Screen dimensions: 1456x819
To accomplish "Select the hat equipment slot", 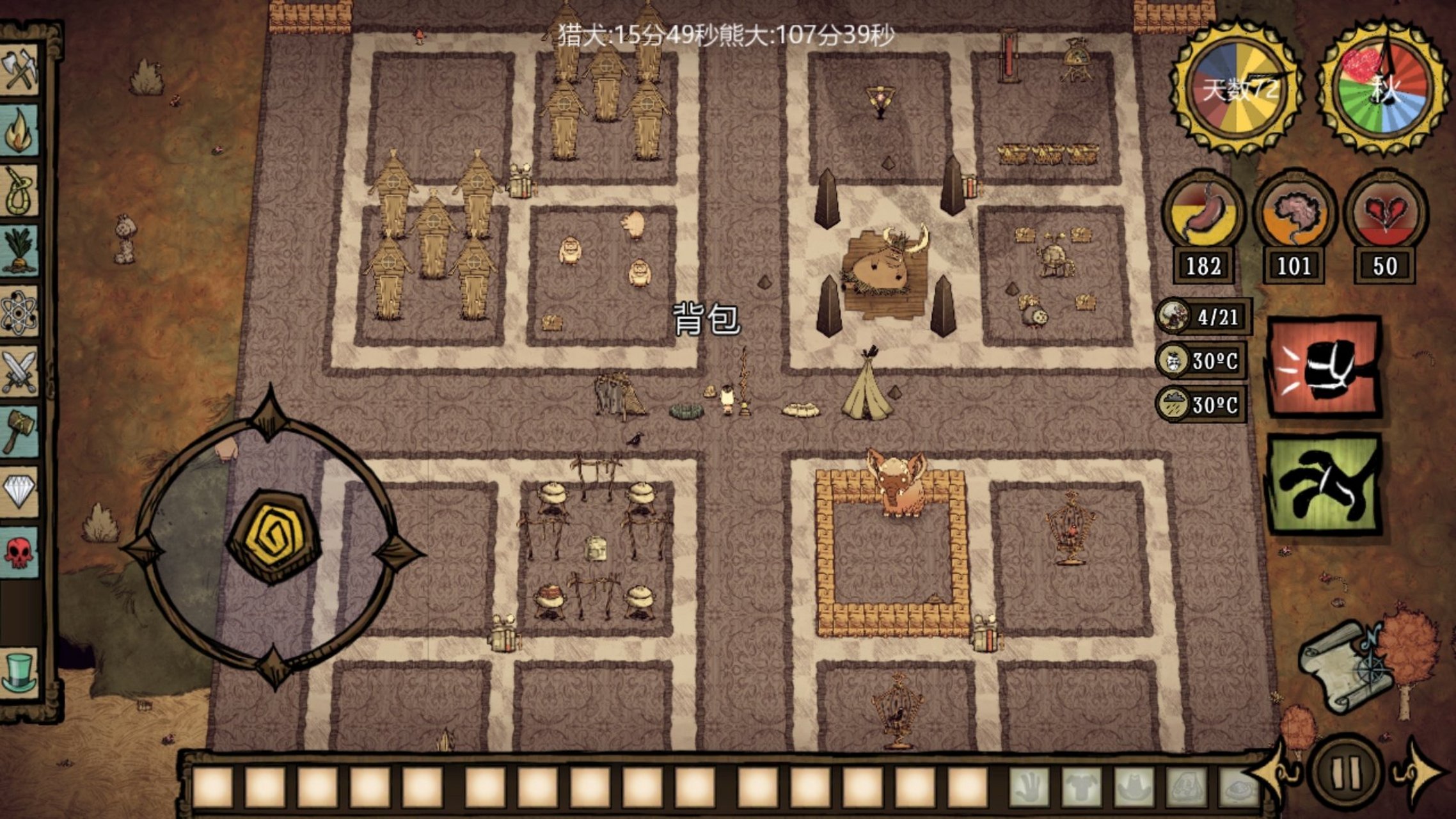I will click(1134, 787).
